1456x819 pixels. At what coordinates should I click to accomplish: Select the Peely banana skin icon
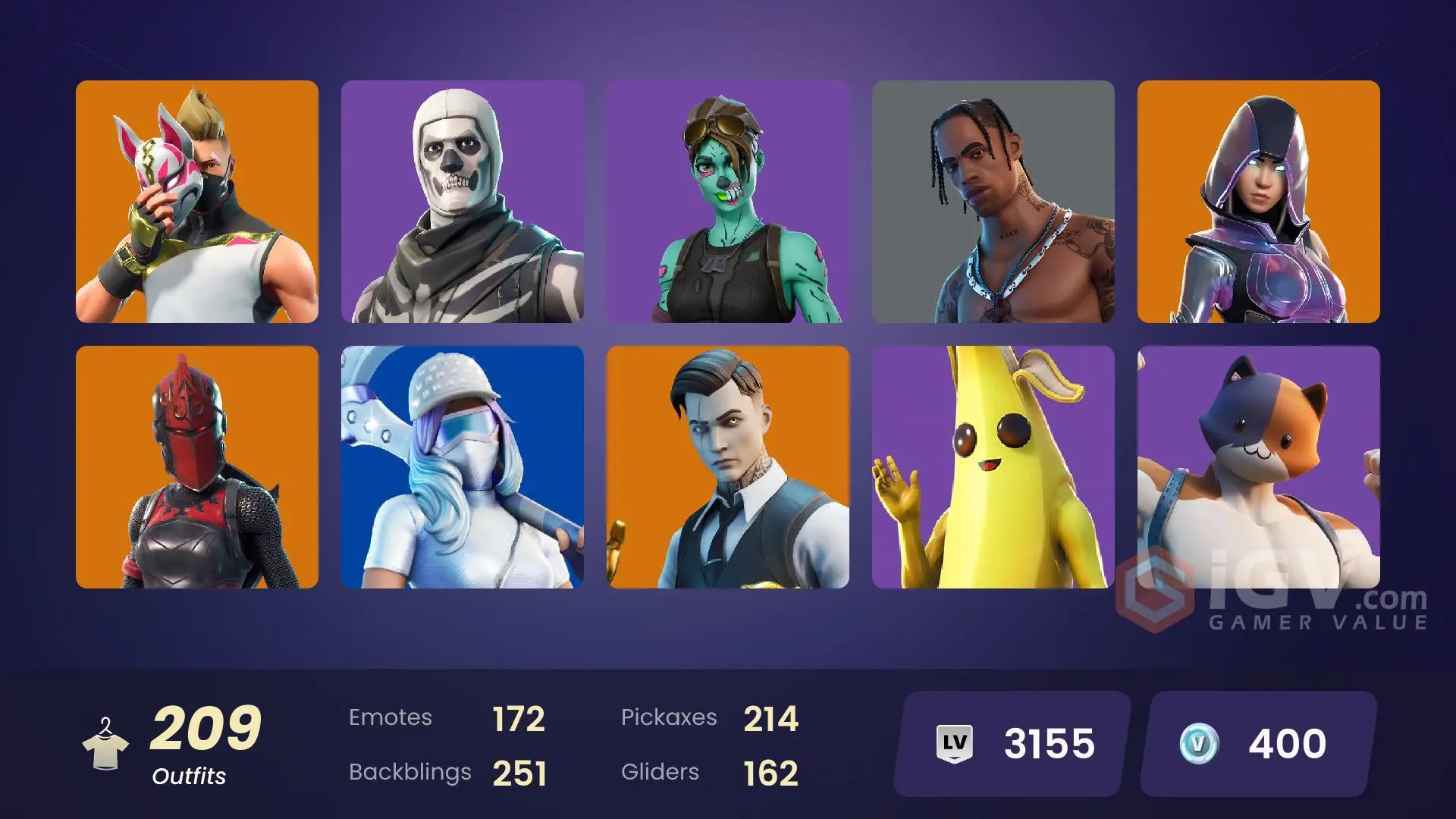tap(993, 466)
